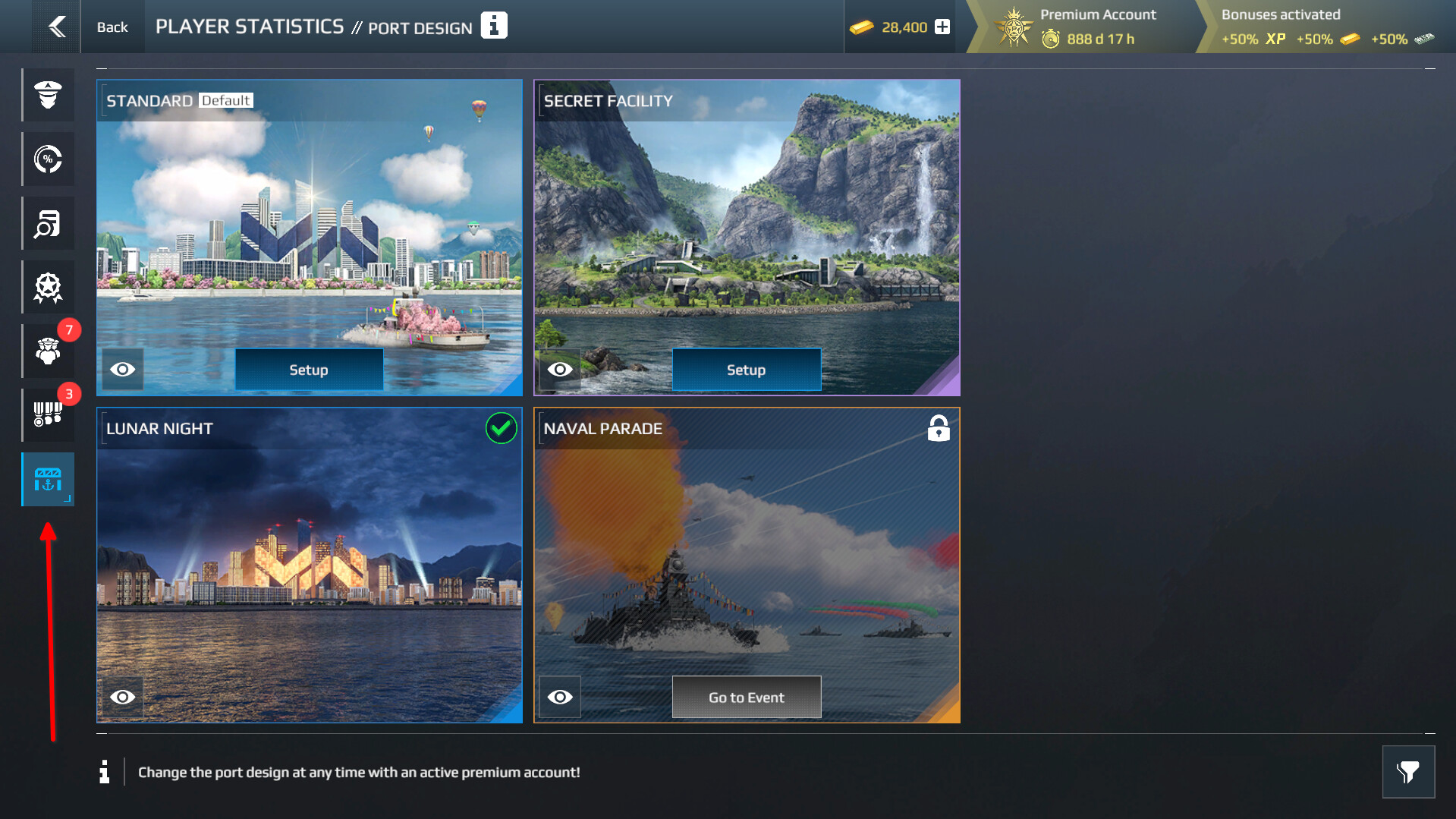Select the port design anchor tab
Screen dimensions: 1456x819
point(48,480)
